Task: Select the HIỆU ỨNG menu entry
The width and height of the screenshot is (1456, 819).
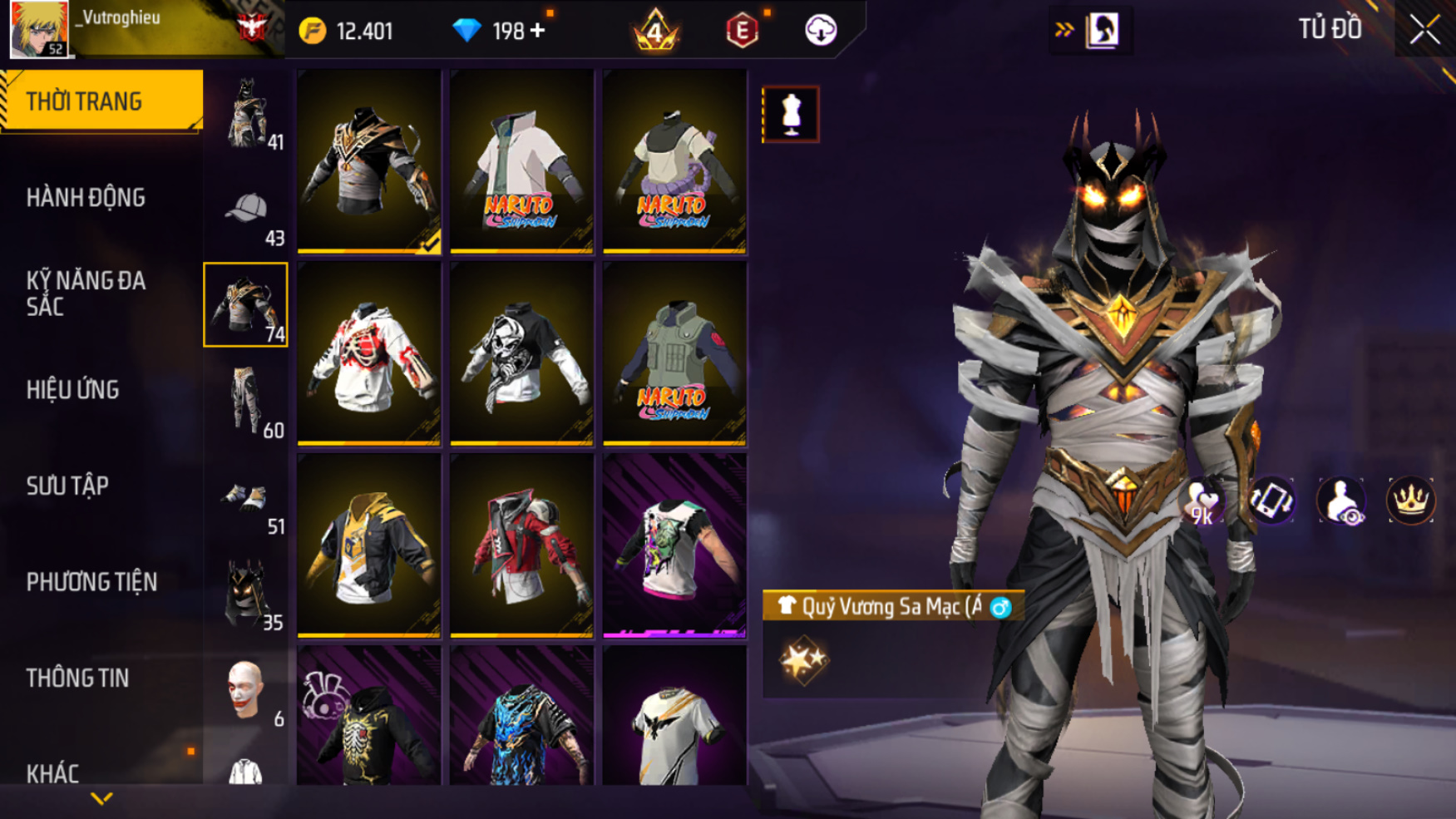Action: click(73, 390)
